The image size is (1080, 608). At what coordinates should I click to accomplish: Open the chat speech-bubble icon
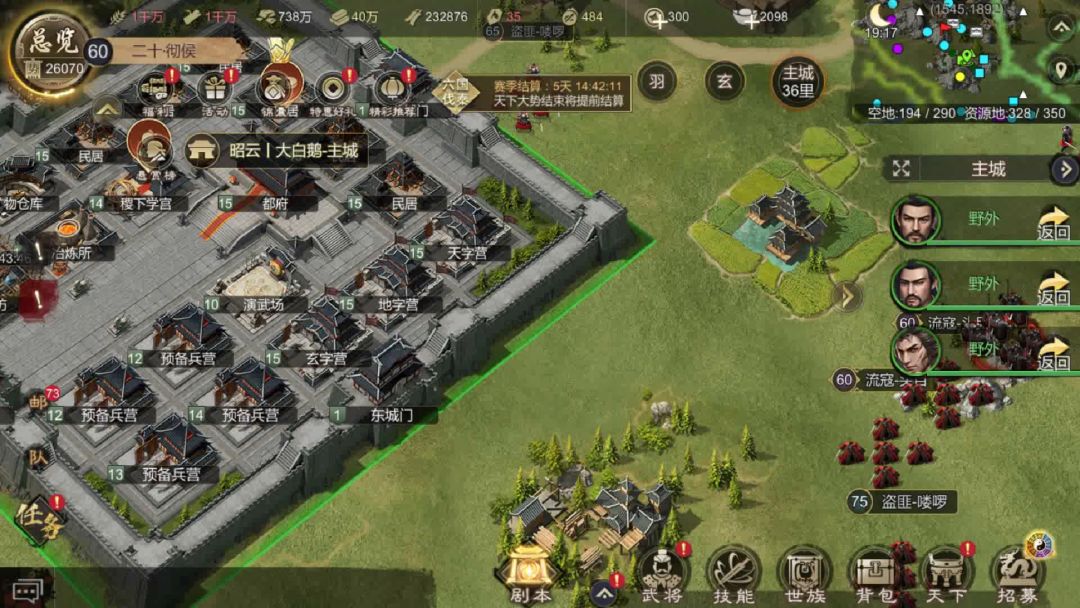[x=27, y=592]
